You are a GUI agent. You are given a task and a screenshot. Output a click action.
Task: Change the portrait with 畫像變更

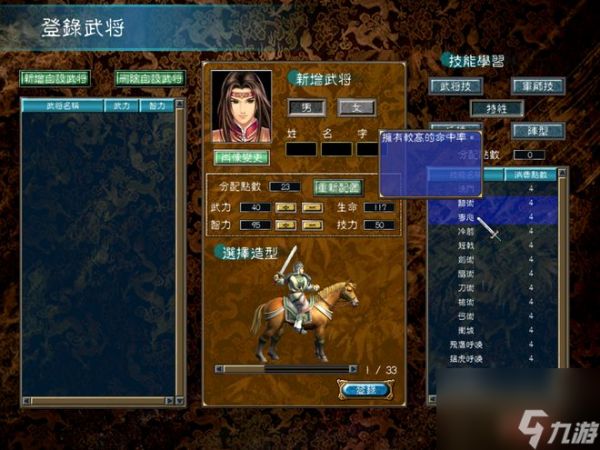point(241,157)
